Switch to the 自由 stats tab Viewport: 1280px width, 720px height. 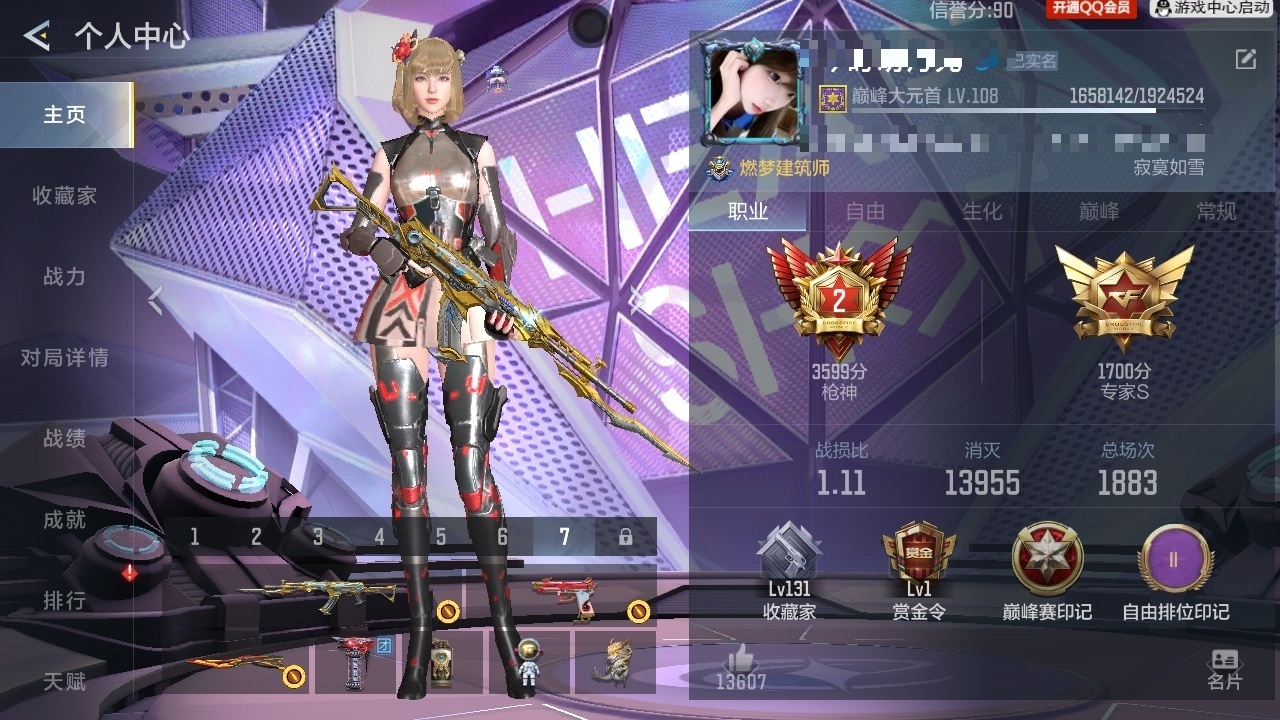coord(865,212)
